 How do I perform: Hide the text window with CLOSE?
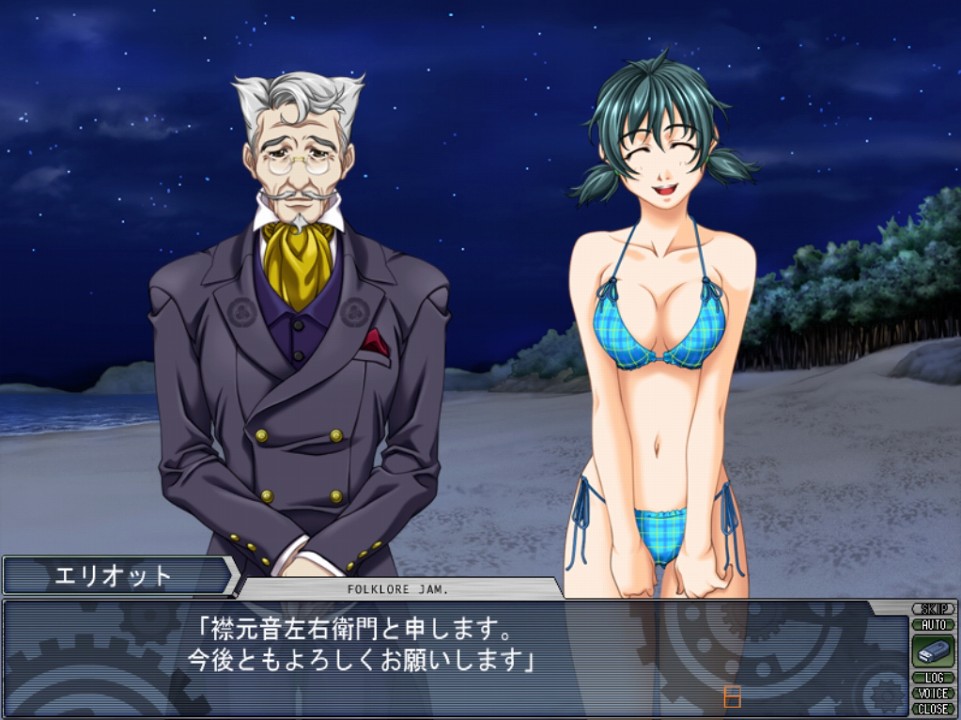pos(932,708)
